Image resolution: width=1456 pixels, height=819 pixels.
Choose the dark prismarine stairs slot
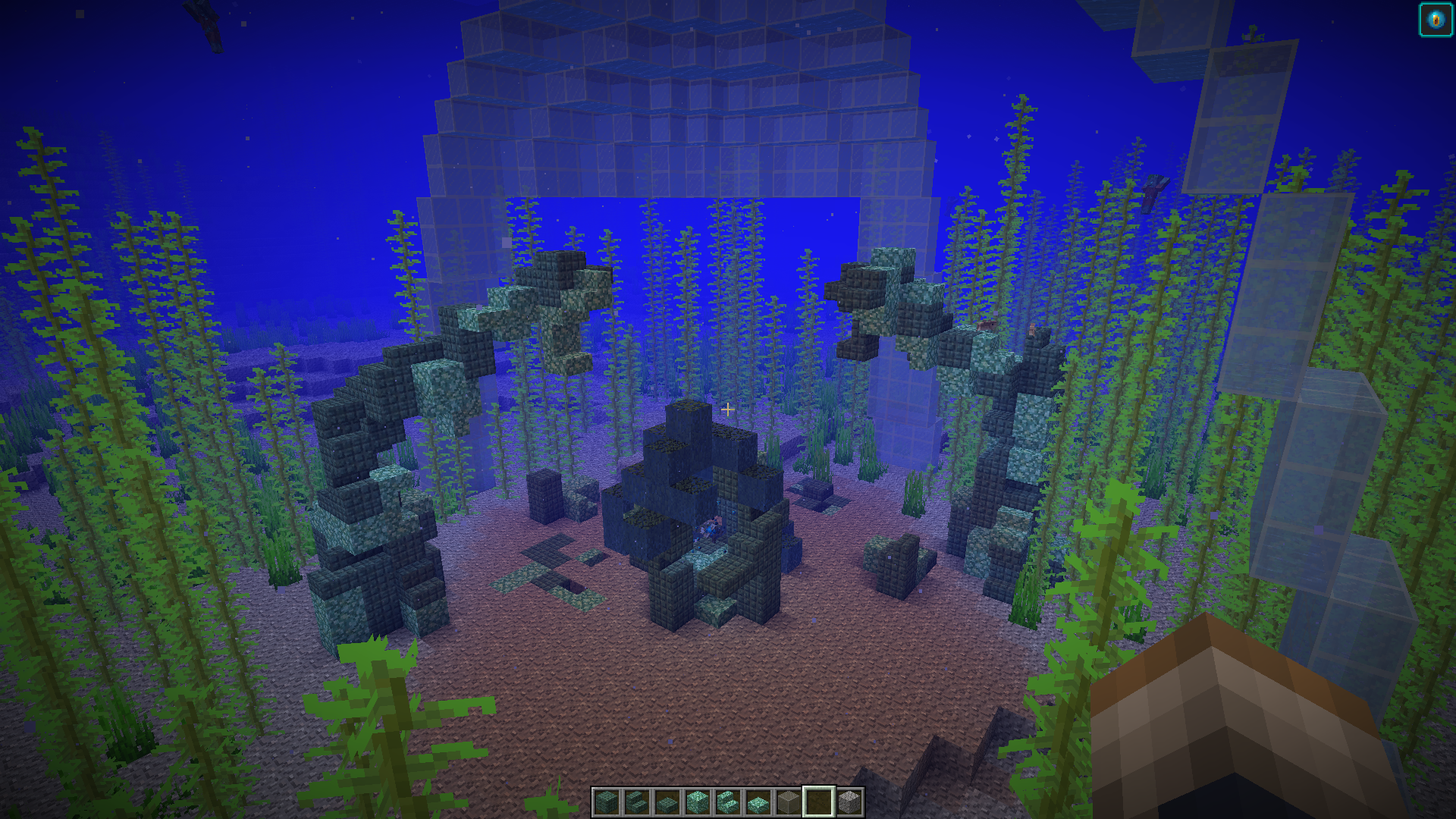click(x=637, y=802)
